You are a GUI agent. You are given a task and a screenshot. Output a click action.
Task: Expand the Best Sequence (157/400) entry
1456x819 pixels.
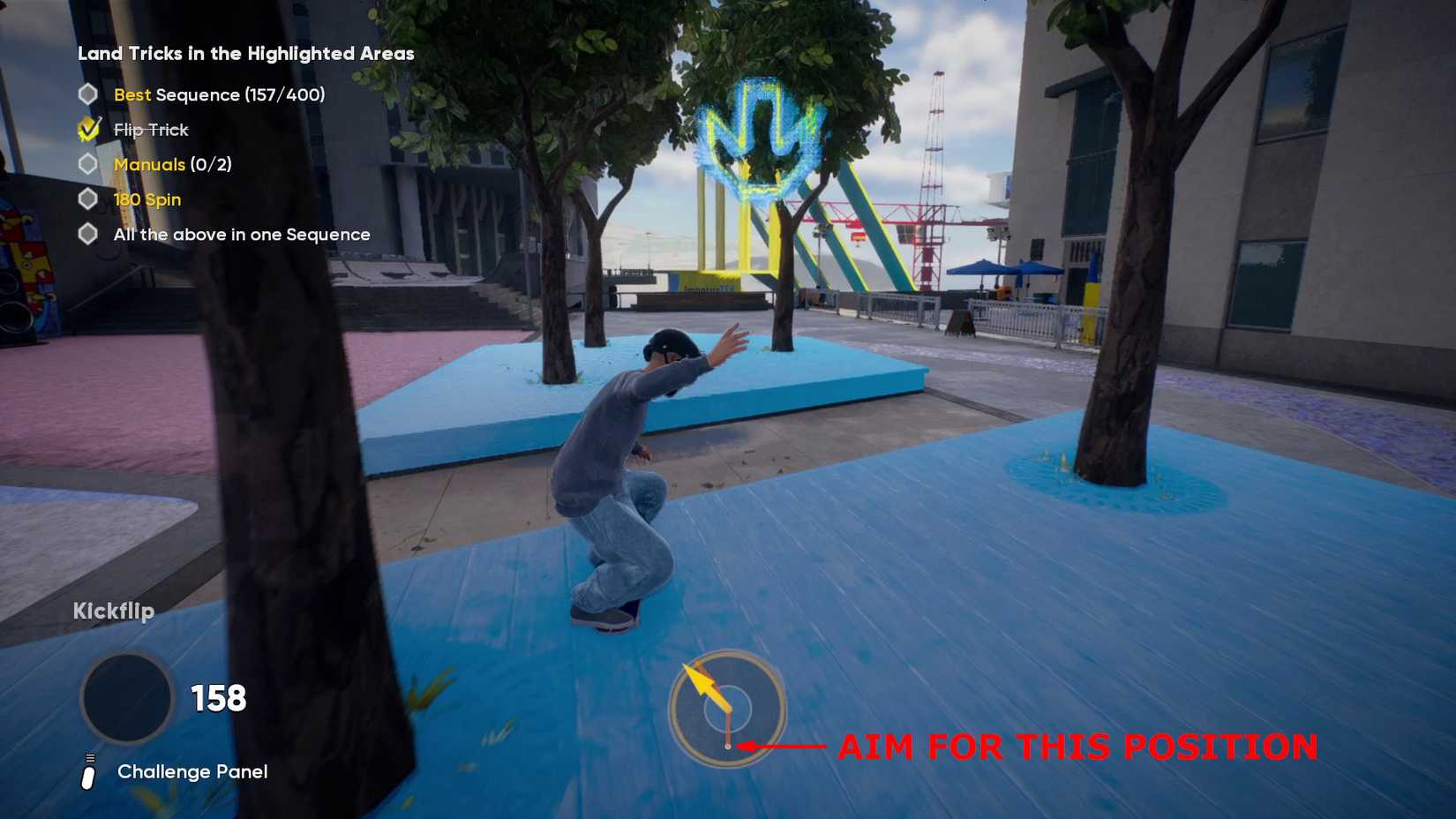click(220, 94)
